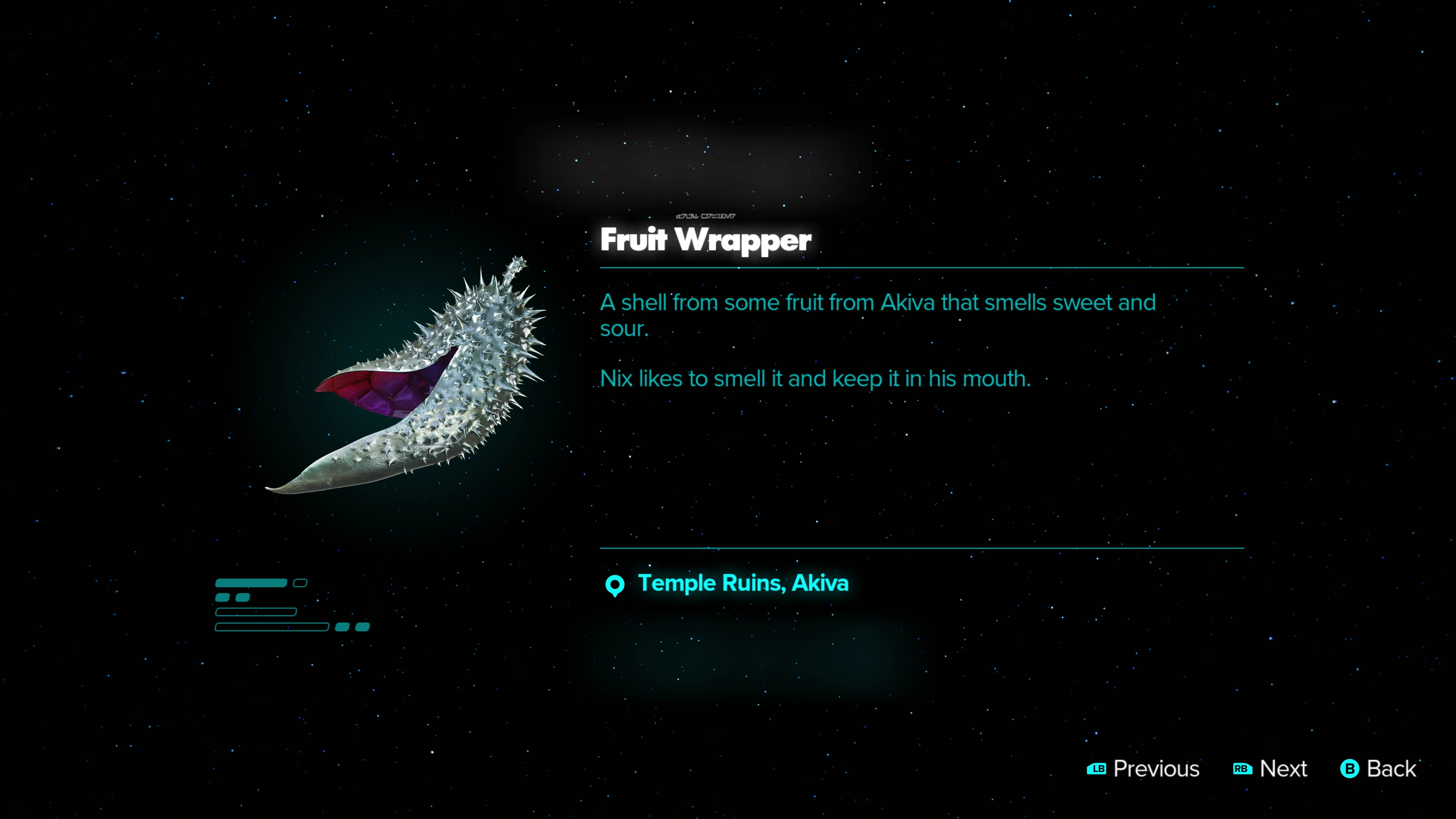
Task: Select Back to leave the Fruit Wrapper page
Action: (x=1378, y=769)
